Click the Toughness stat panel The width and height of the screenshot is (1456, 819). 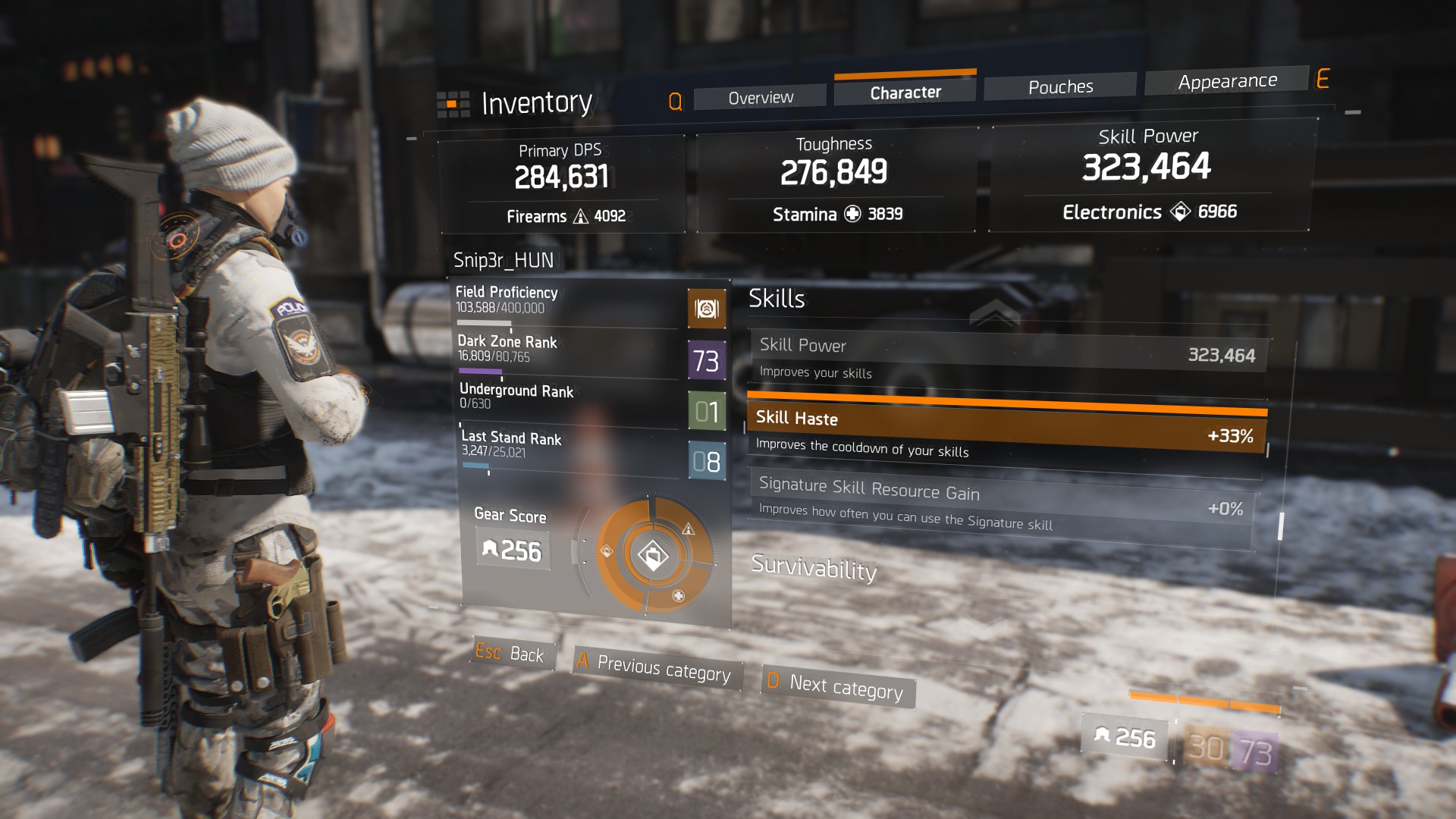(835, 179)
